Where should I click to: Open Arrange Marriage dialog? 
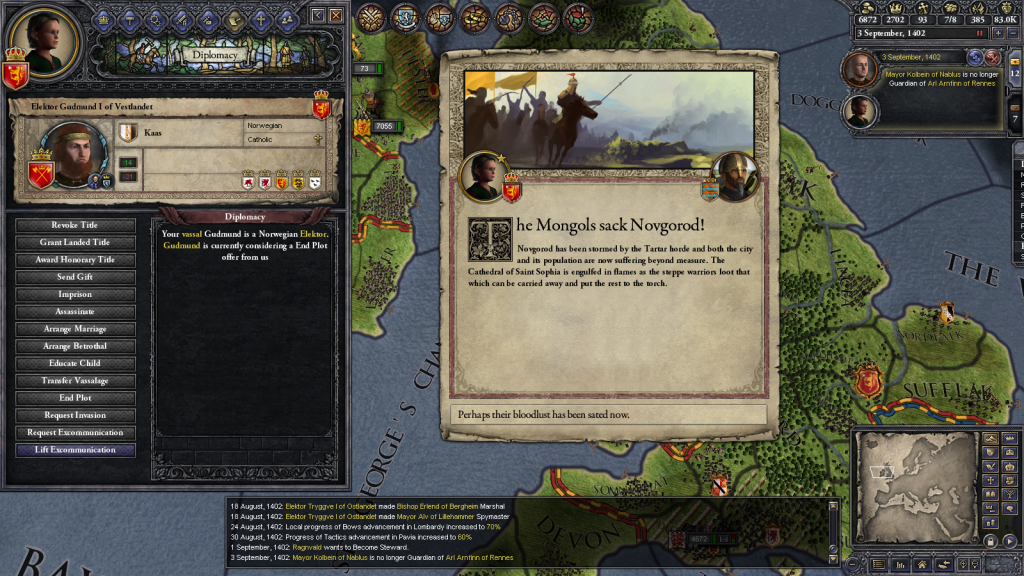75,329
